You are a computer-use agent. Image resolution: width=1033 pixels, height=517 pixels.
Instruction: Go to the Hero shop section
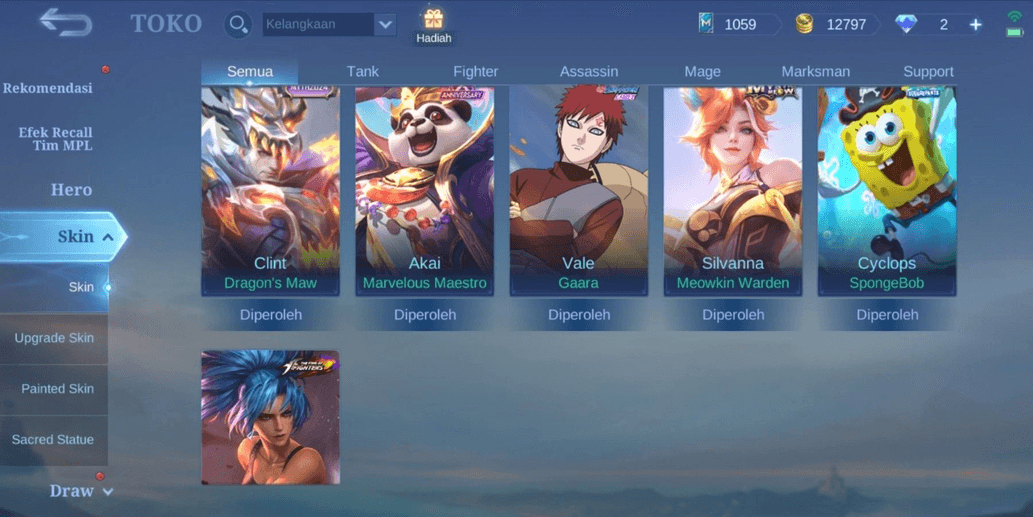click(71, 189)
